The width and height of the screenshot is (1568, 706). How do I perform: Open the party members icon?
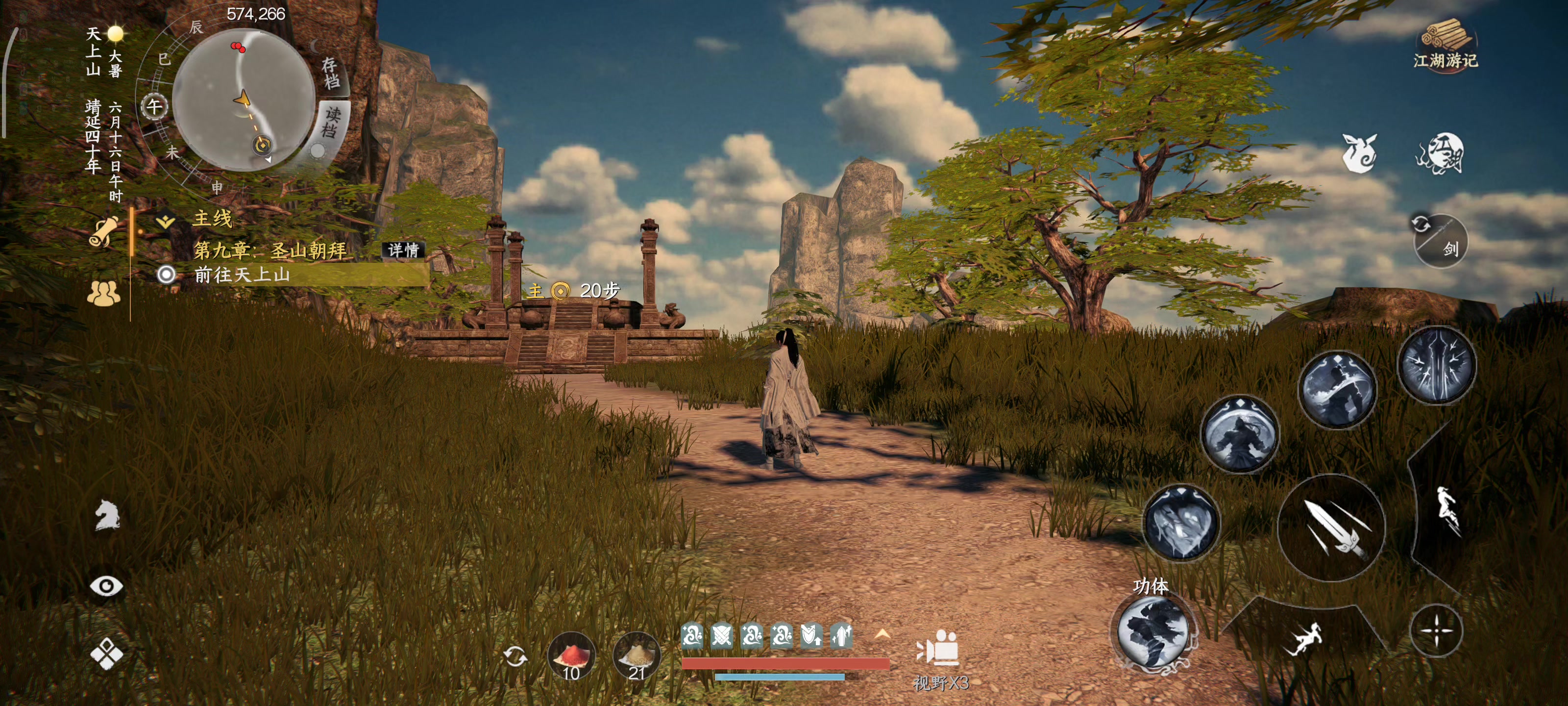(x=103, y=293)
